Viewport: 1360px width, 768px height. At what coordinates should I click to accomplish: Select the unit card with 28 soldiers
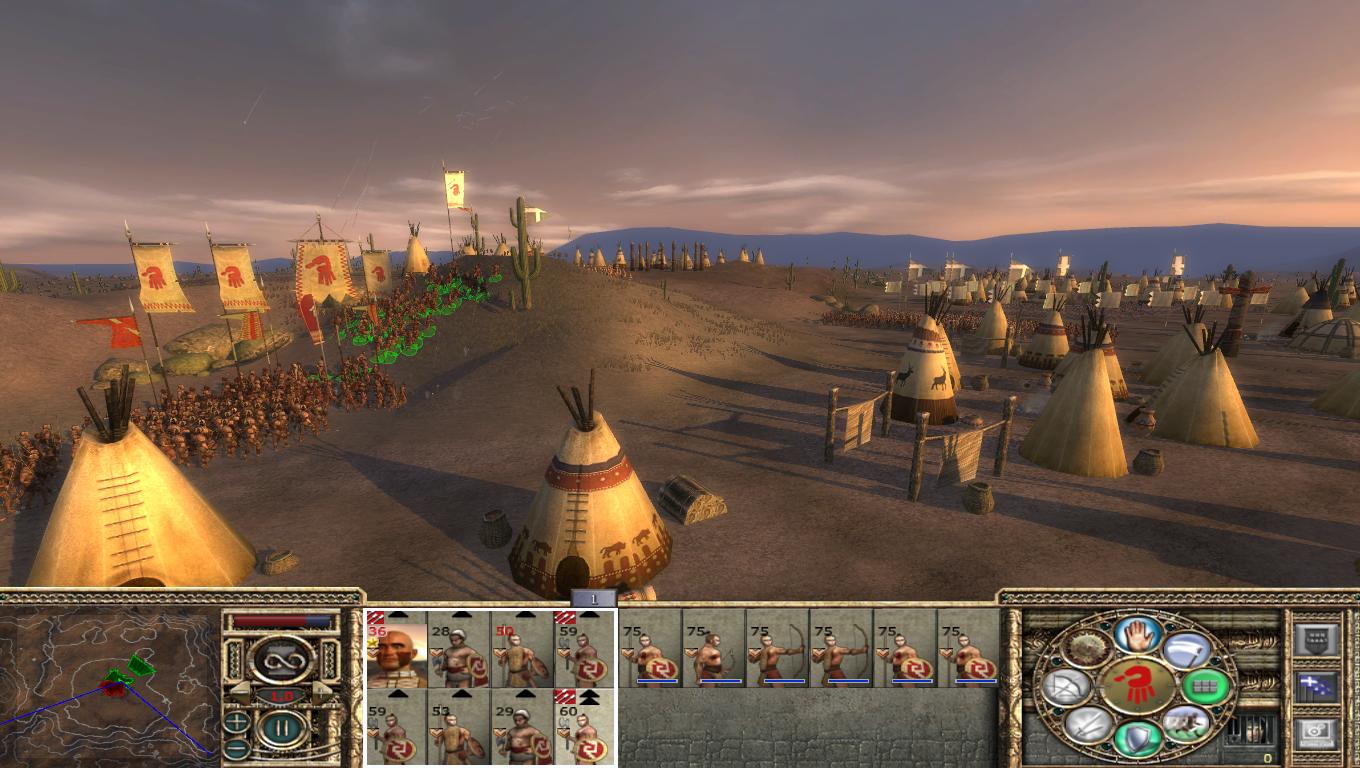click(x=459, y=648)
